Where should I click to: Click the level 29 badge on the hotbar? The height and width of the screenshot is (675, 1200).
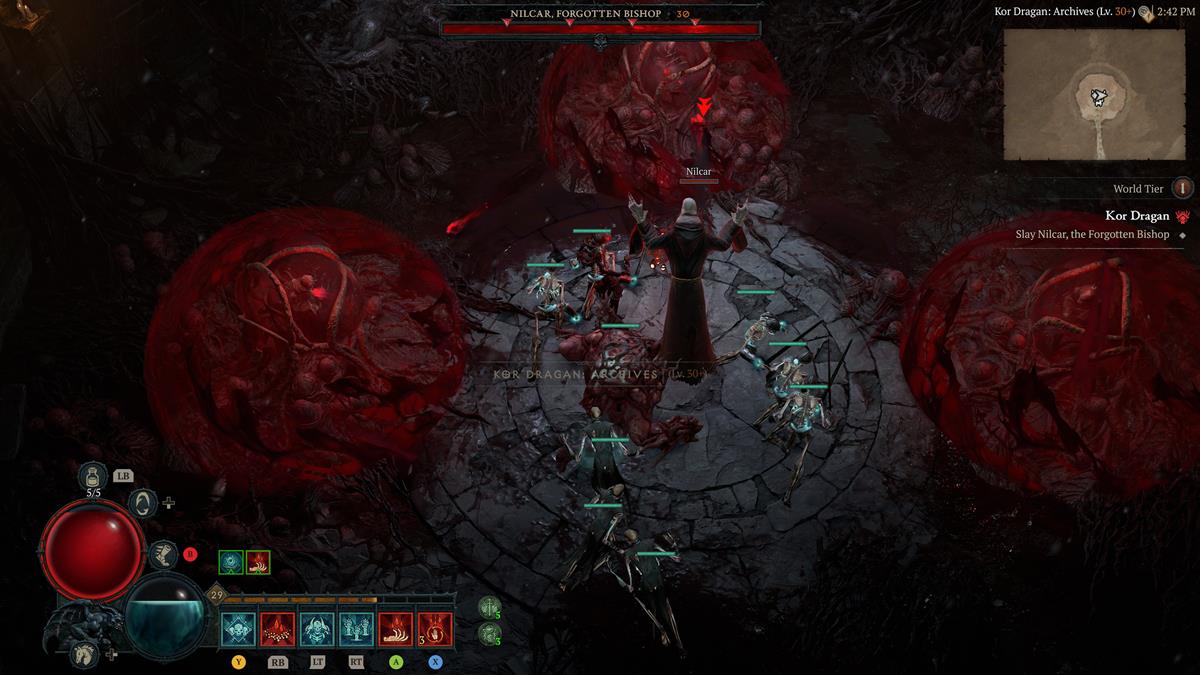point(216,596)
